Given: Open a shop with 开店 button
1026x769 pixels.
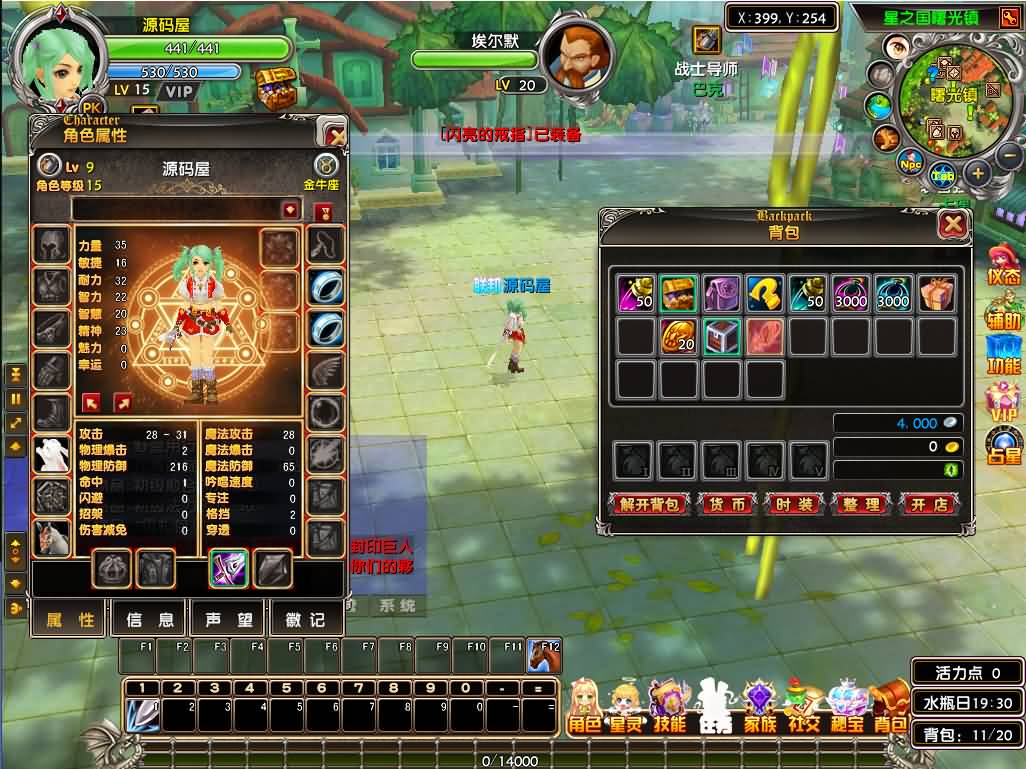Looking at the screenshot, I should [x=929, y=504].
